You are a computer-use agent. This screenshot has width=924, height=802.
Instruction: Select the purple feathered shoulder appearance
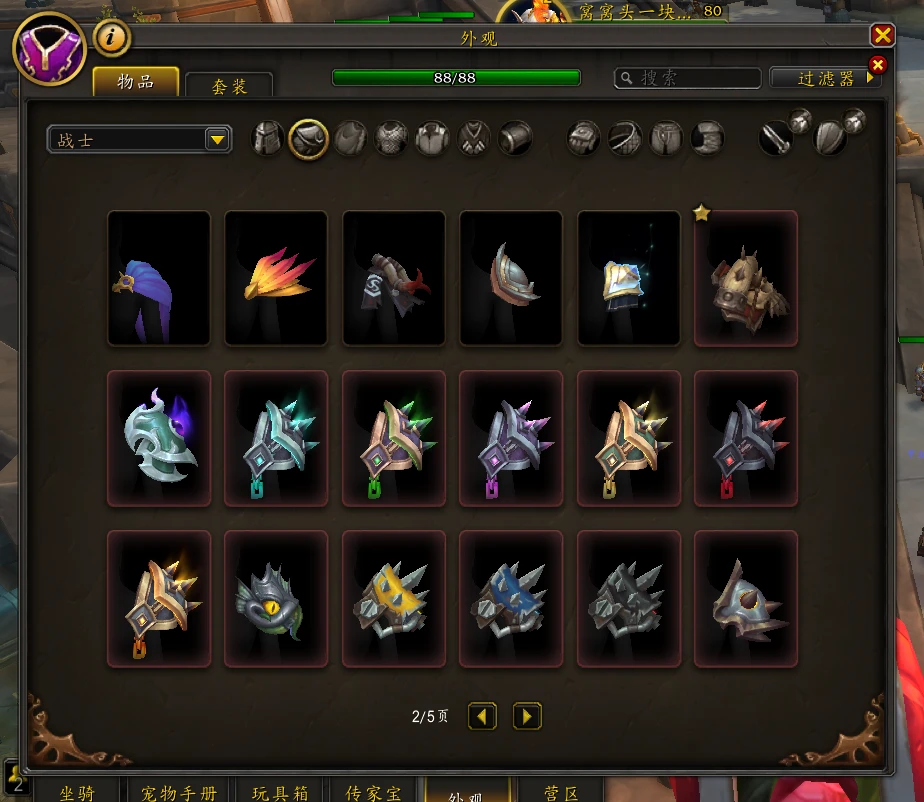click(x=159, y=279)
